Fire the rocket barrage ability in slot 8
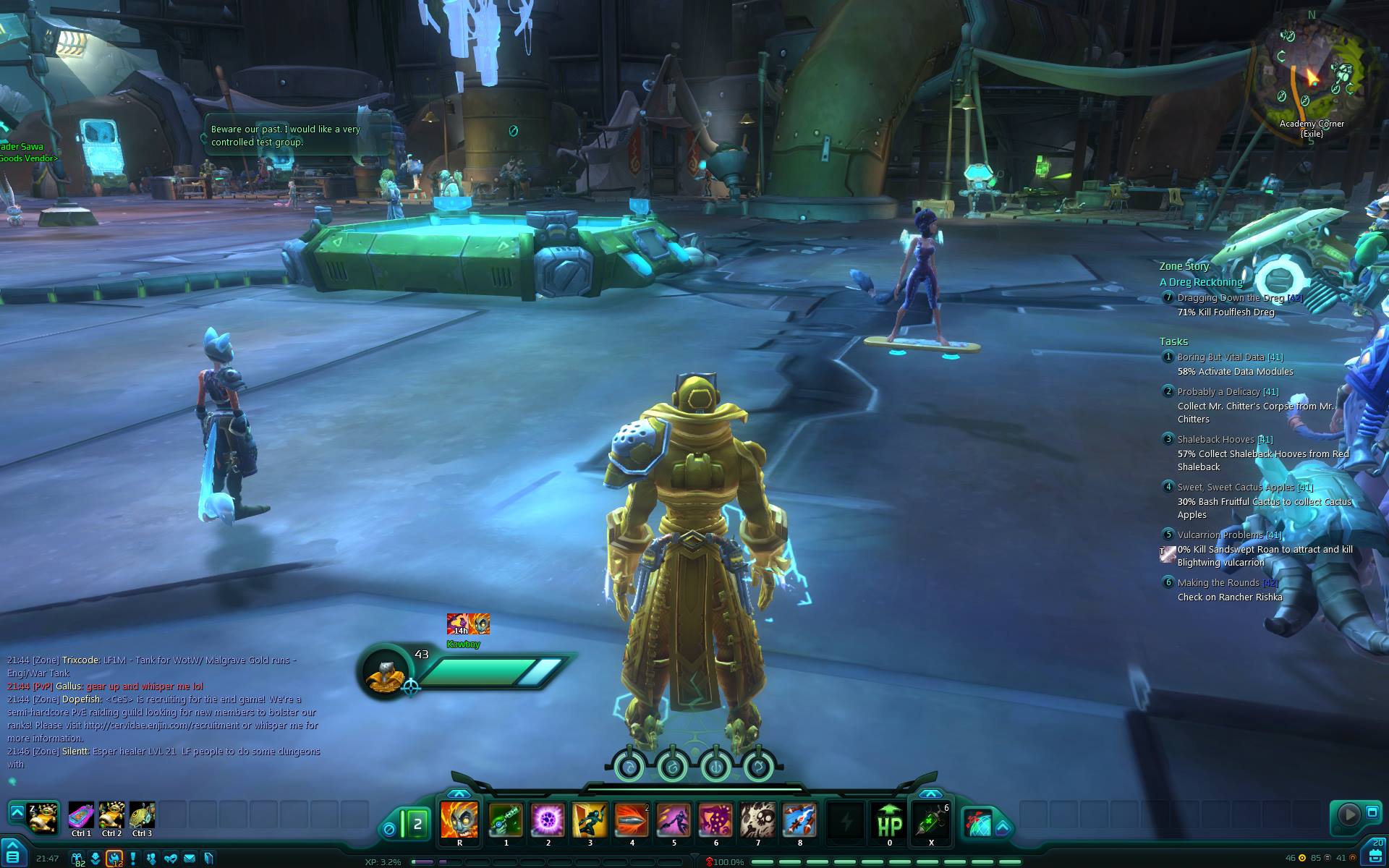The width and height of the screenshot is (1389, 868). coord(799,820)
